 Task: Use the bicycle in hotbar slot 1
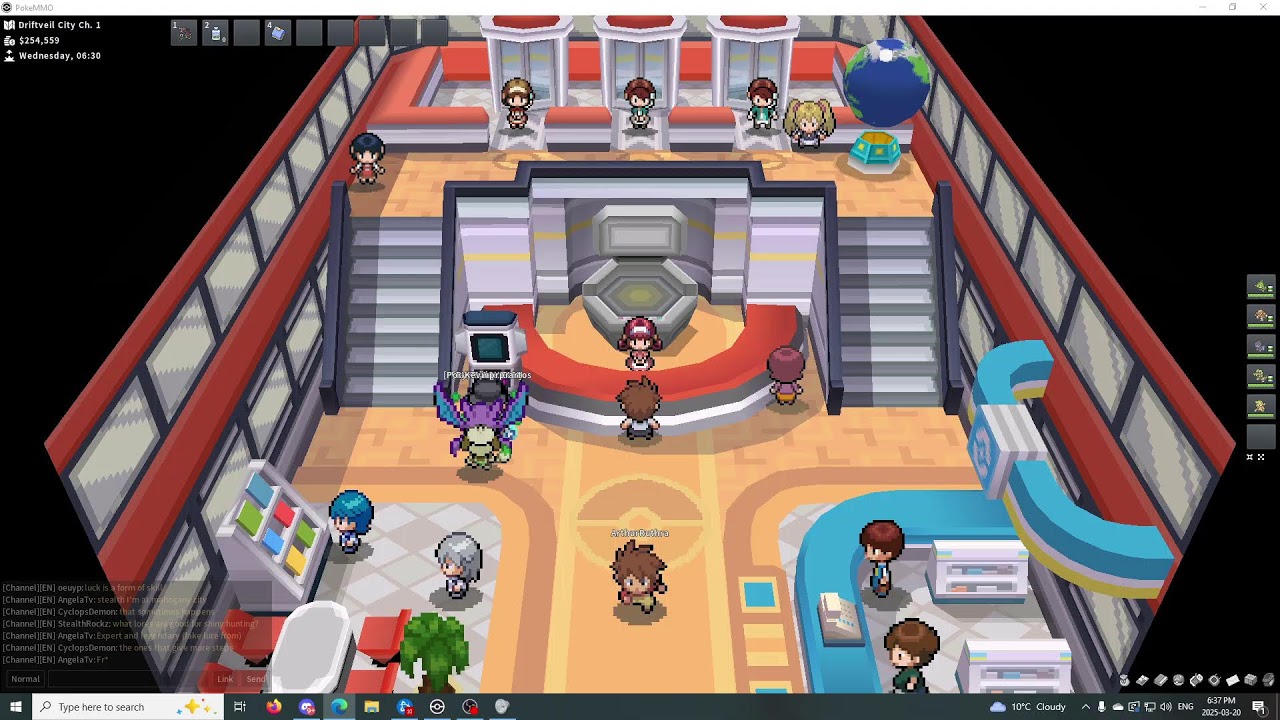click(184, 33)
